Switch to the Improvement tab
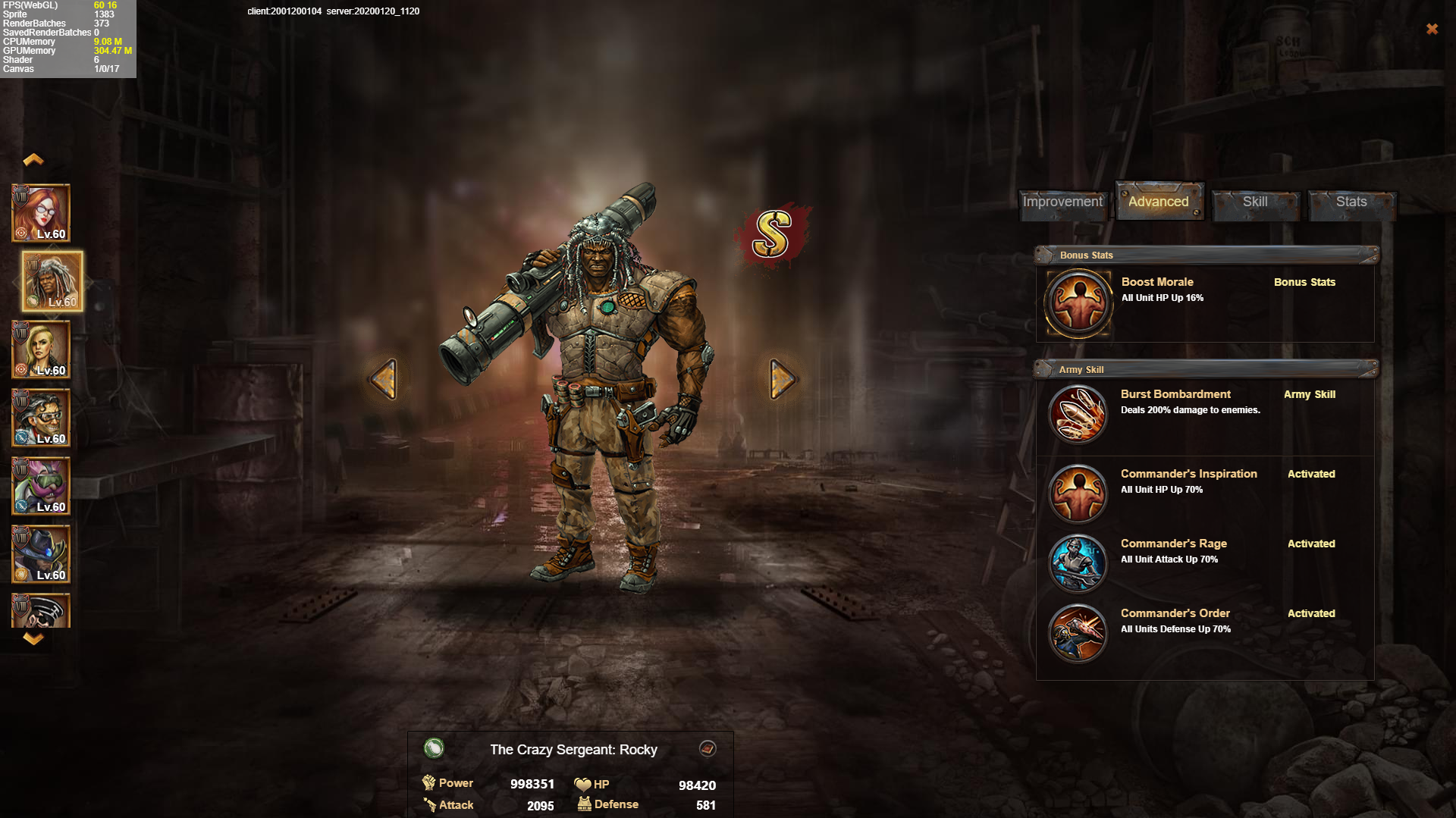 1062,202
